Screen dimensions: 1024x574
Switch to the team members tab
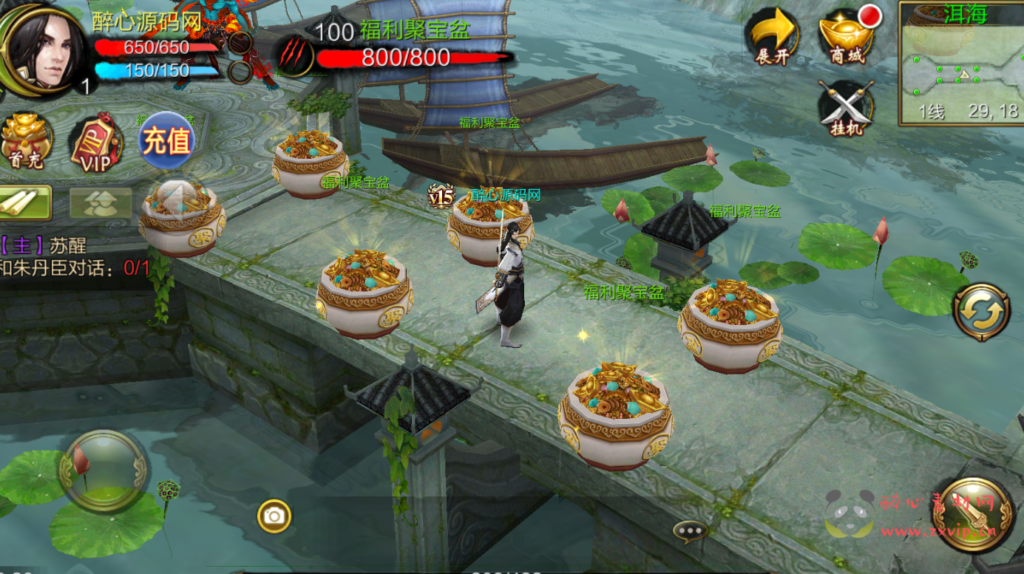[x=100, y=203]
